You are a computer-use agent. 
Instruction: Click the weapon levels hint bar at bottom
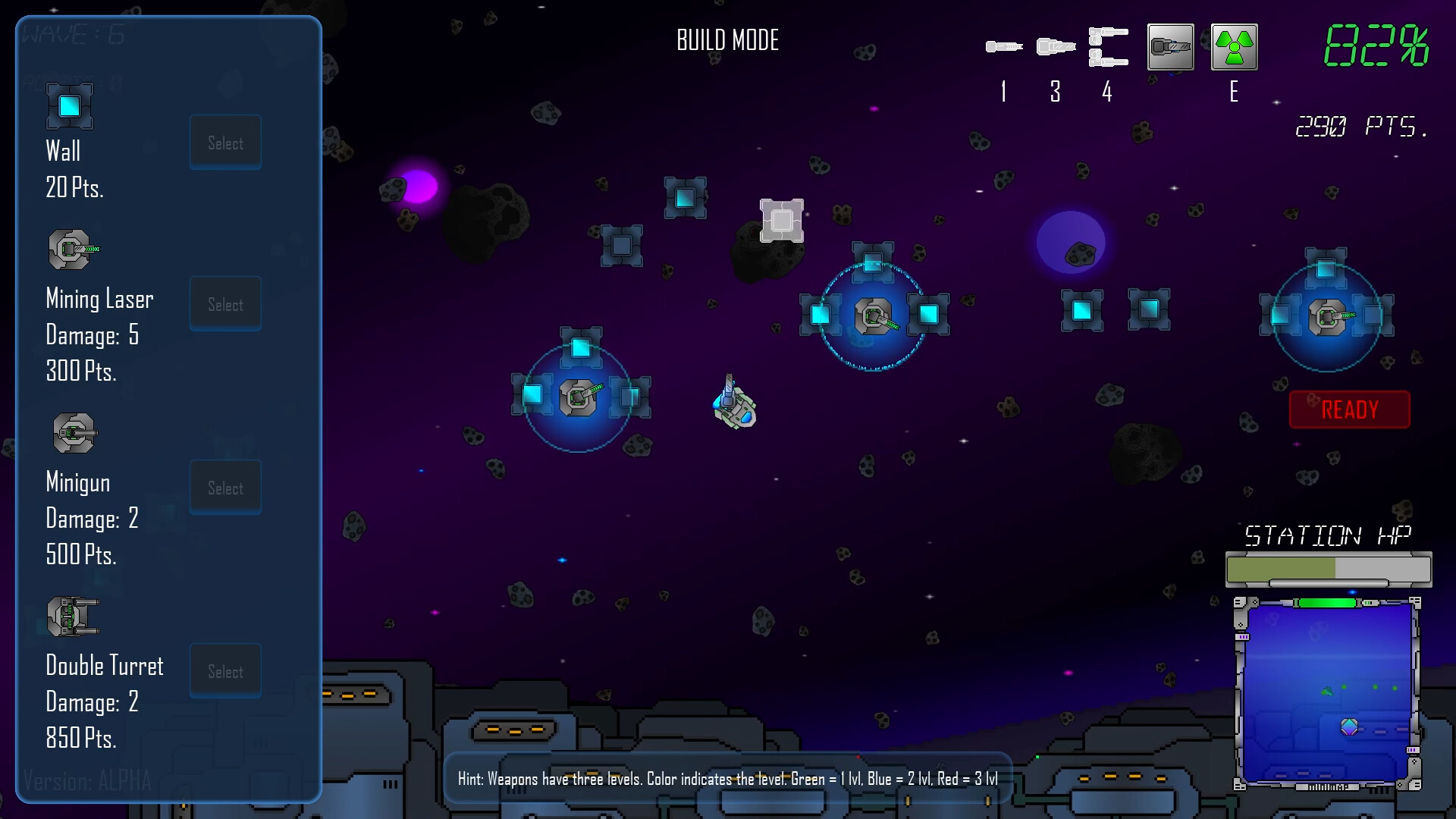[728, 777]
